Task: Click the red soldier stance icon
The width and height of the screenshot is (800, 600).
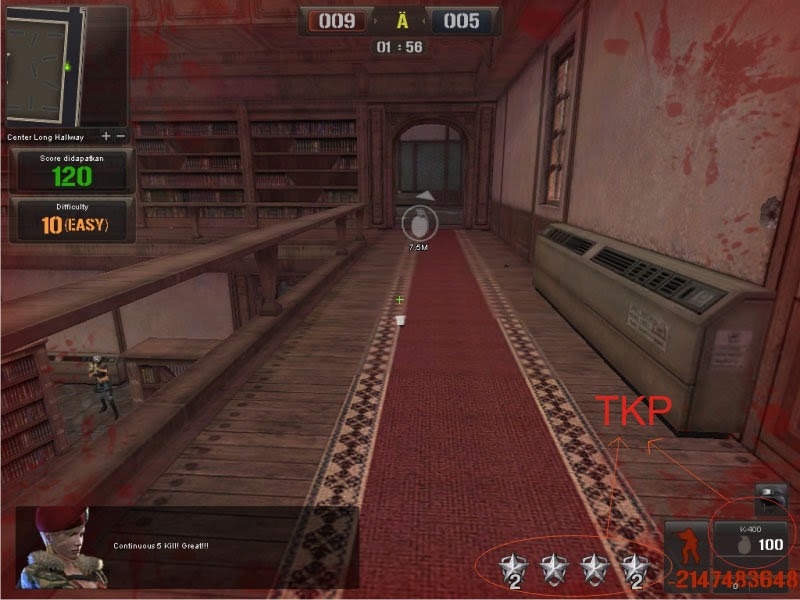Action: tap(686, 544)
